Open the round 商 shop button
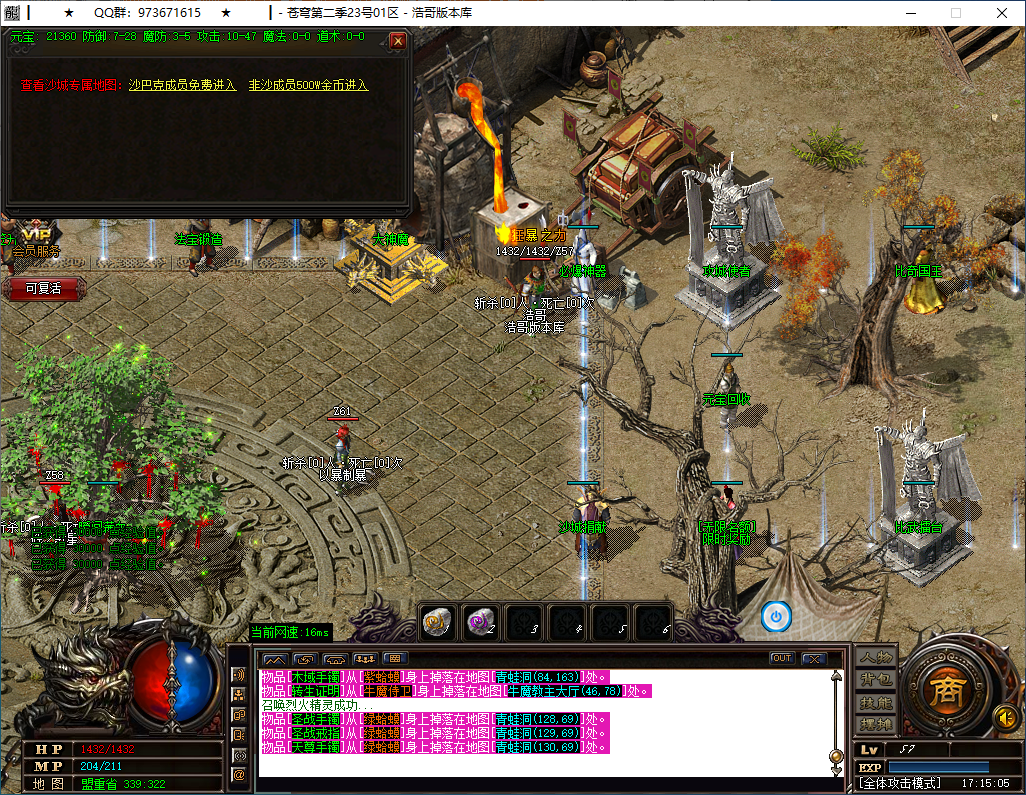 (x=940, y=691)
